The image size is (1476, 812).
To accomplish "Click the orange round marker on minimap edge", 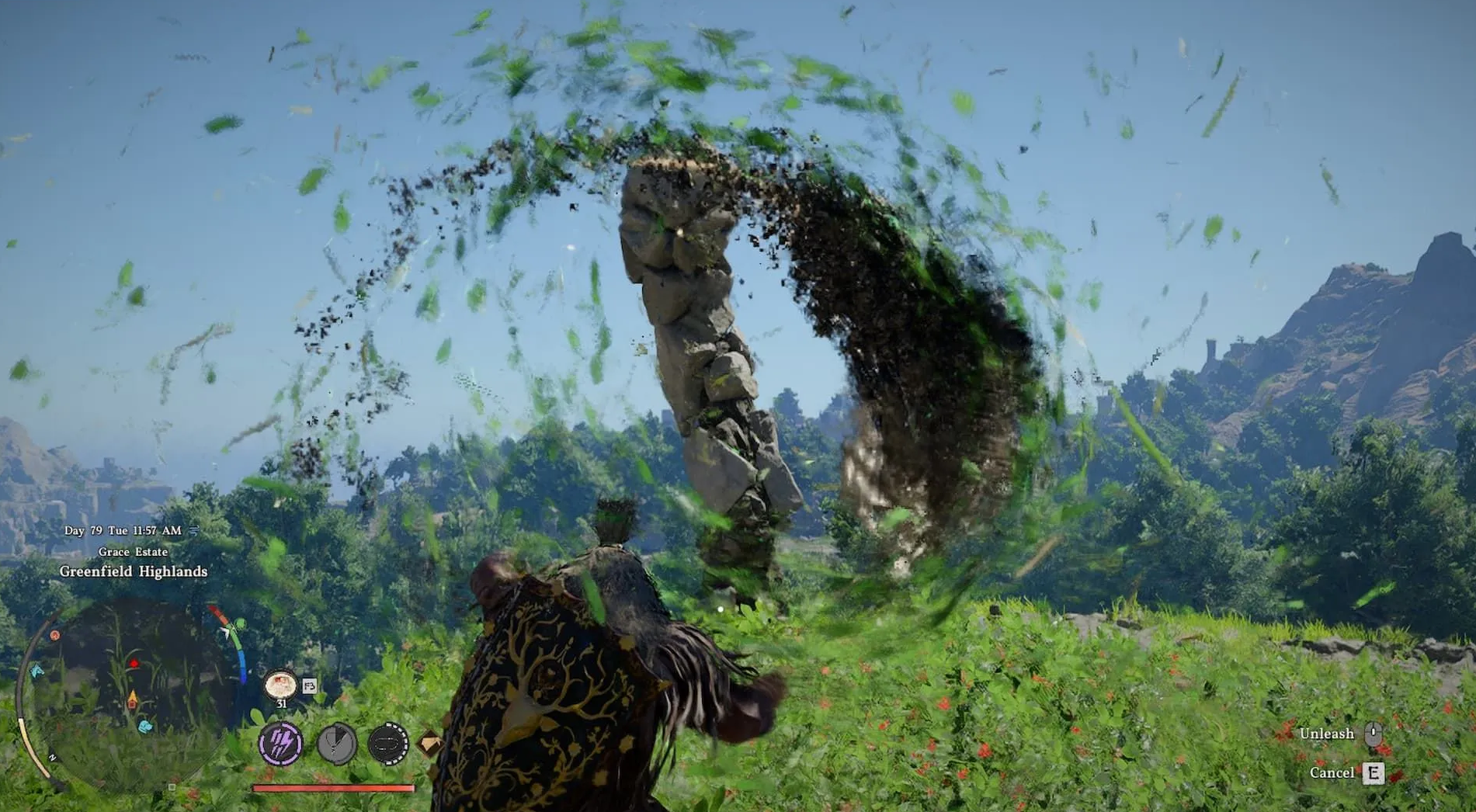I will pos(55,635).
